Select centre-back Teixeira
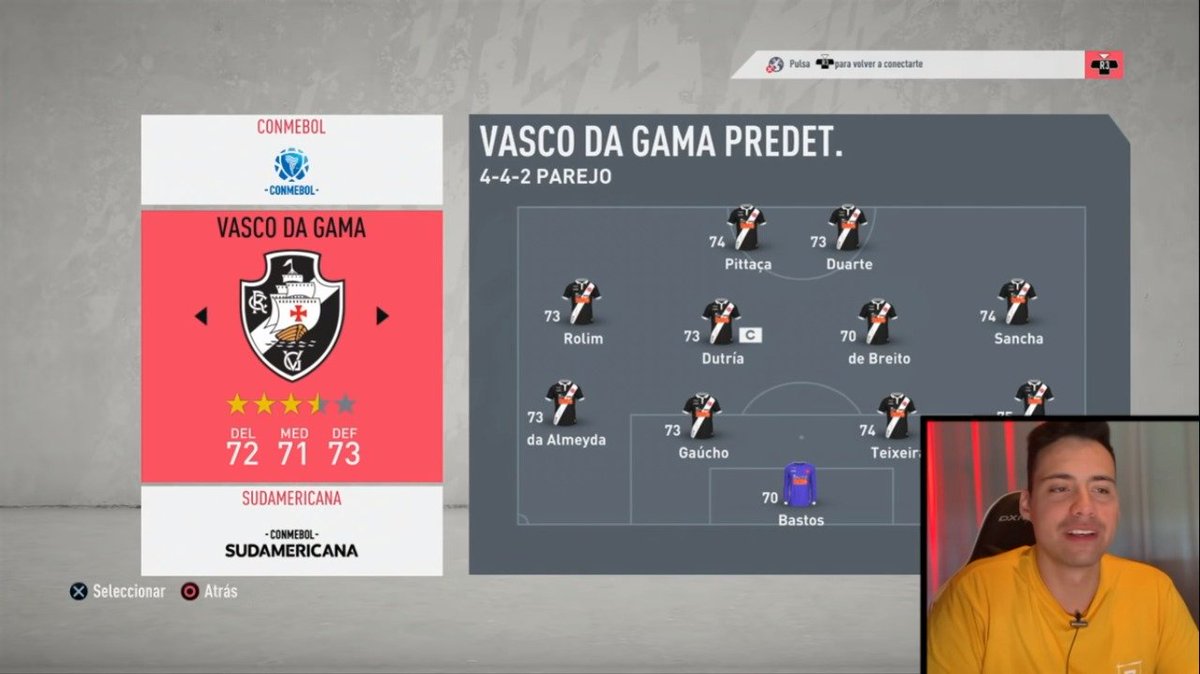This screenshot has height=674, width=1200. tap(896, 417)
